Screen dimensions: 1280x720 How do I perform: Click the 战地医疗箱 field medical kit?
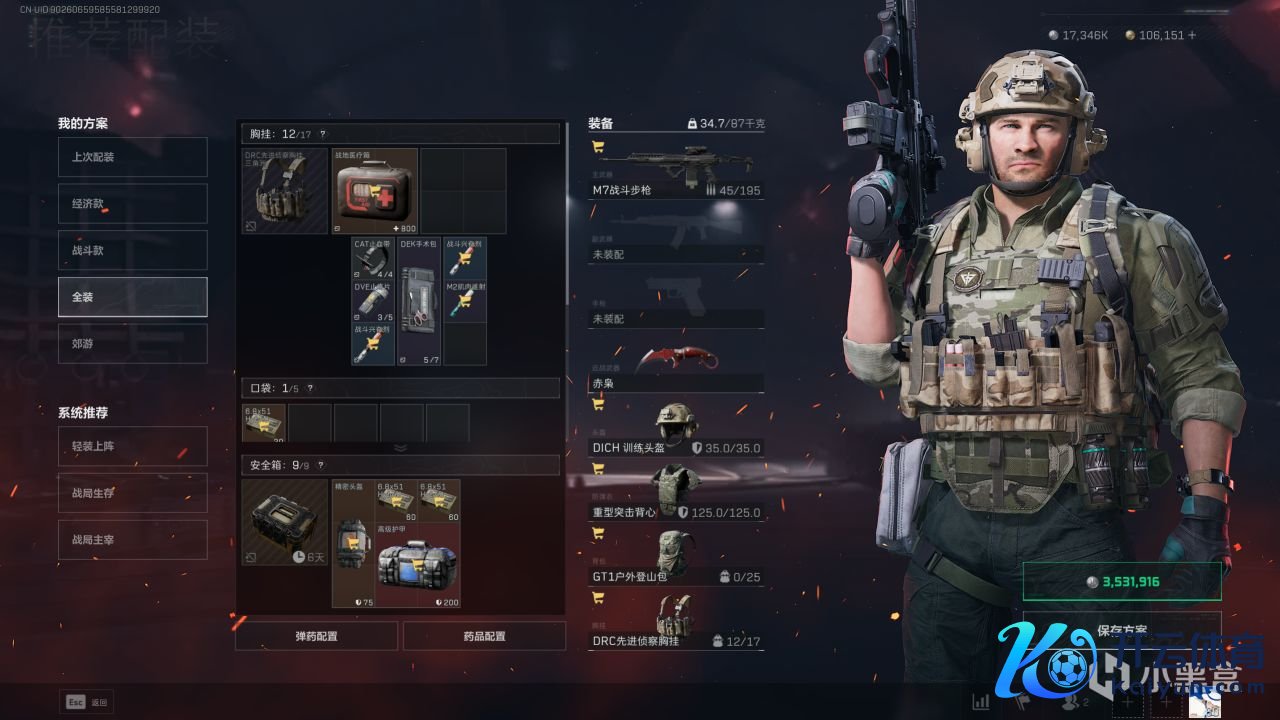tap(374, 191)
